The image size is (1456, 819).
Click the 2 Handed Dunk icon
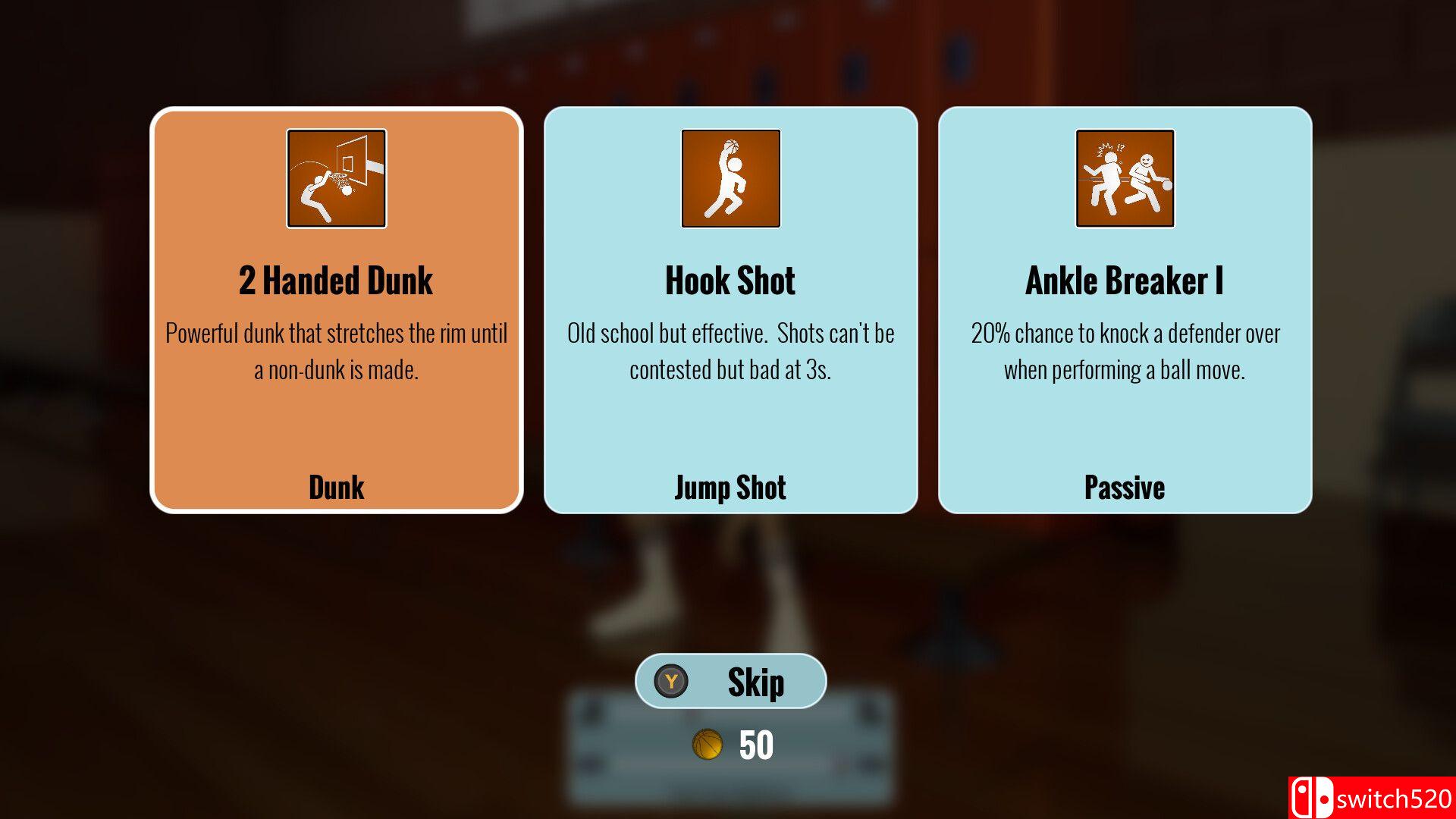click(x=336, y=177)
